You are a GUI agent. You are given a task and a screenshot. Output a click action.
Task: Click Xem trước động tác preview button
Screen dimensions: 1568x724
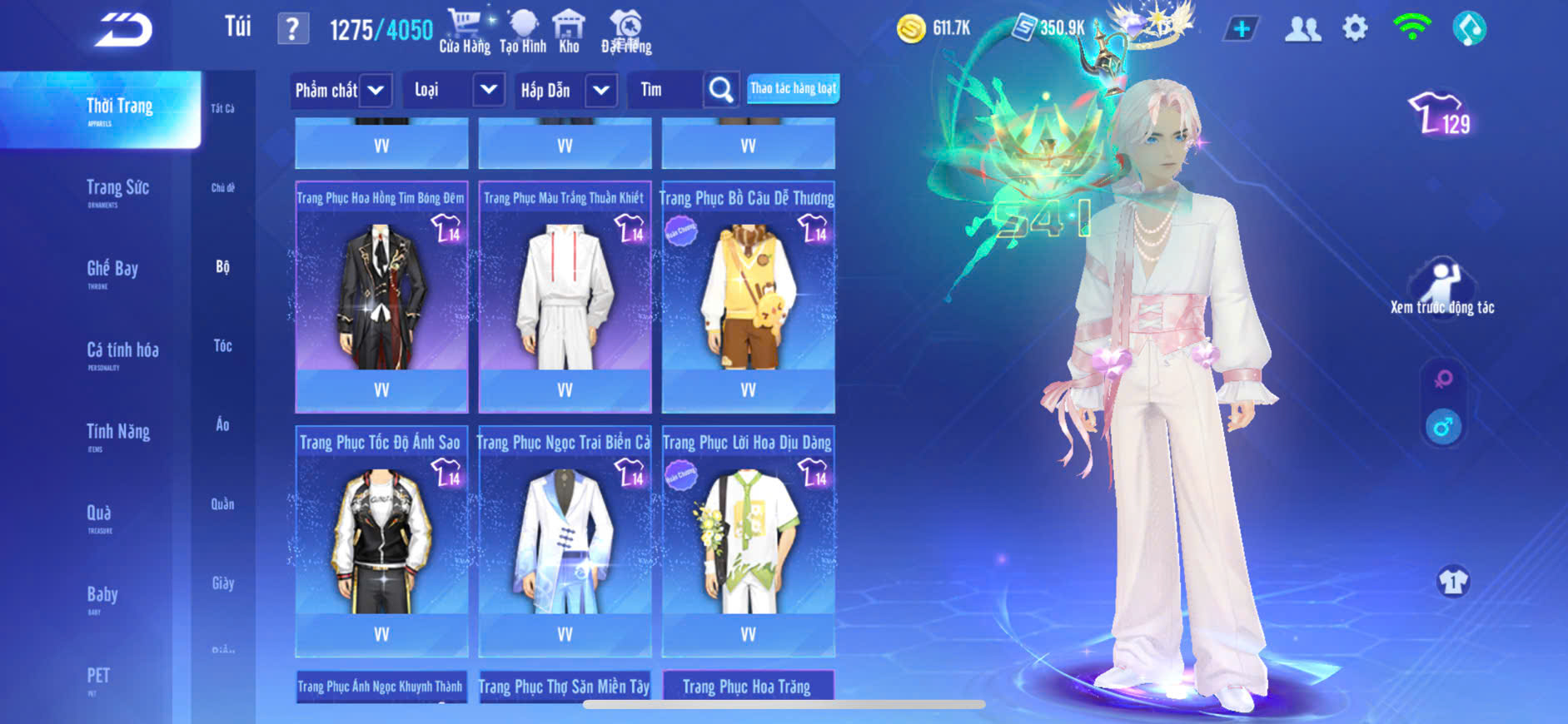[x=1442, y=289]
